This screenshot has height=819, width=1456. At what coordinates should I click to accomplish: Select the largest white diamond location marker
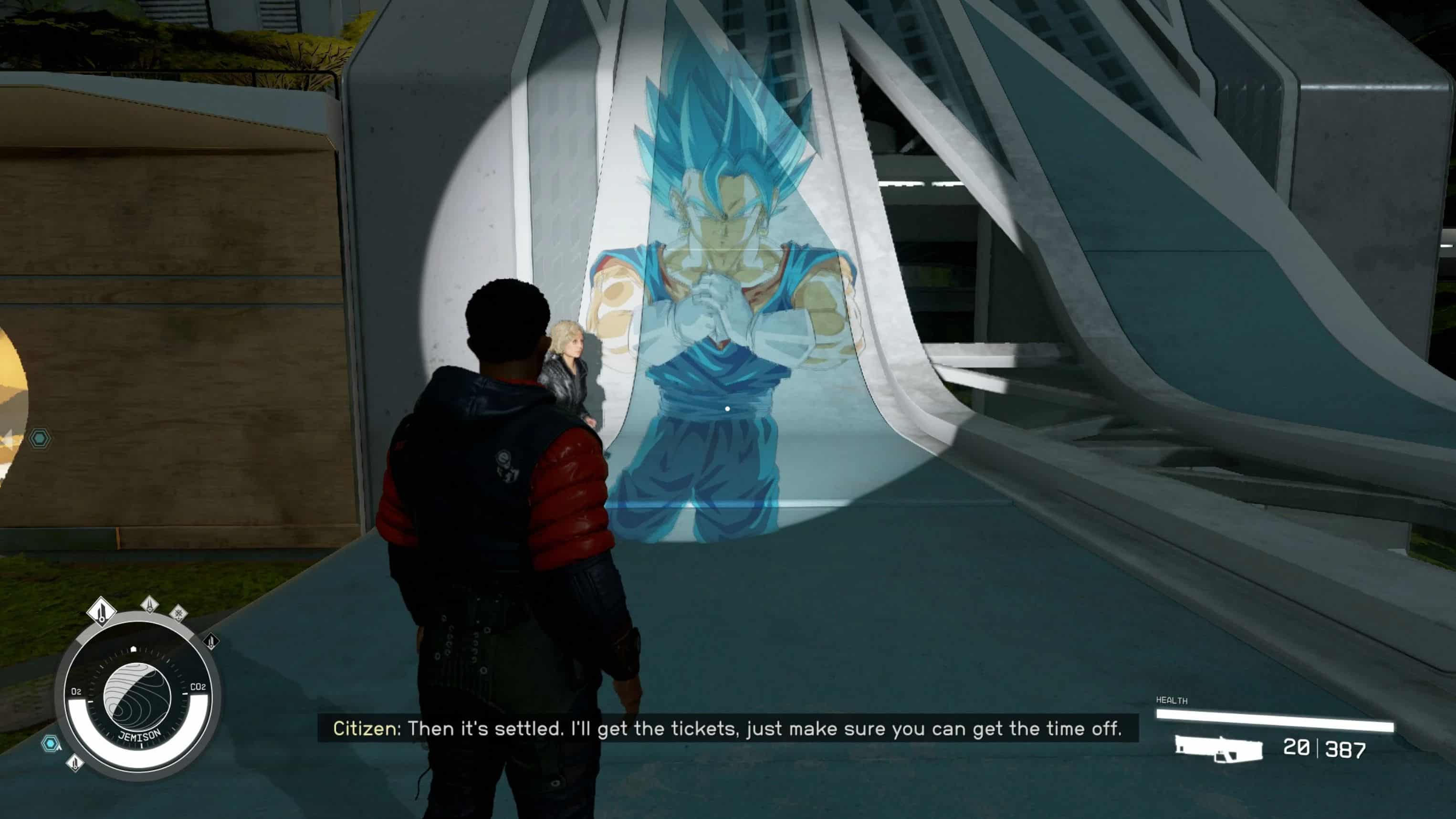(x=102, y=611)
